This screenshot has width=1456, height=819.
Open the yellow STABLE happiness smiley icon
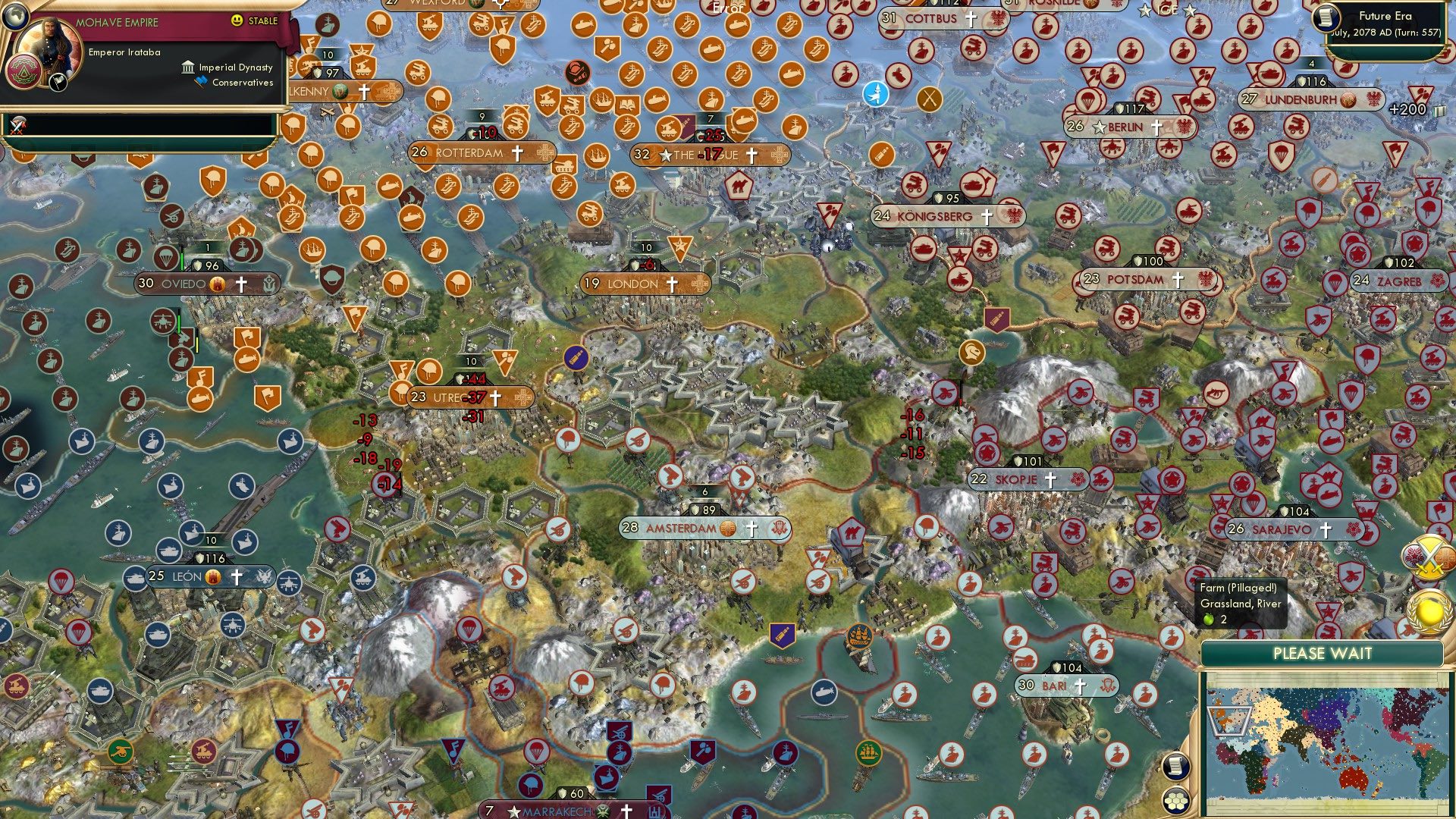(x=237, y=19)
